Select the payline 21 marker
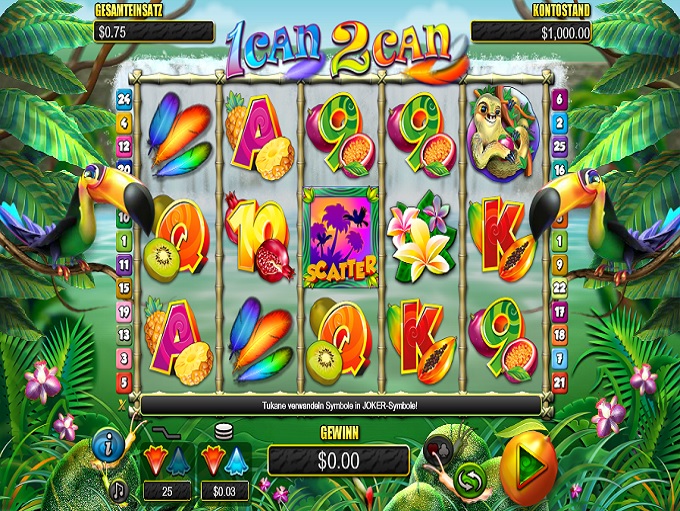680x511 pixels. coord(559,381)
